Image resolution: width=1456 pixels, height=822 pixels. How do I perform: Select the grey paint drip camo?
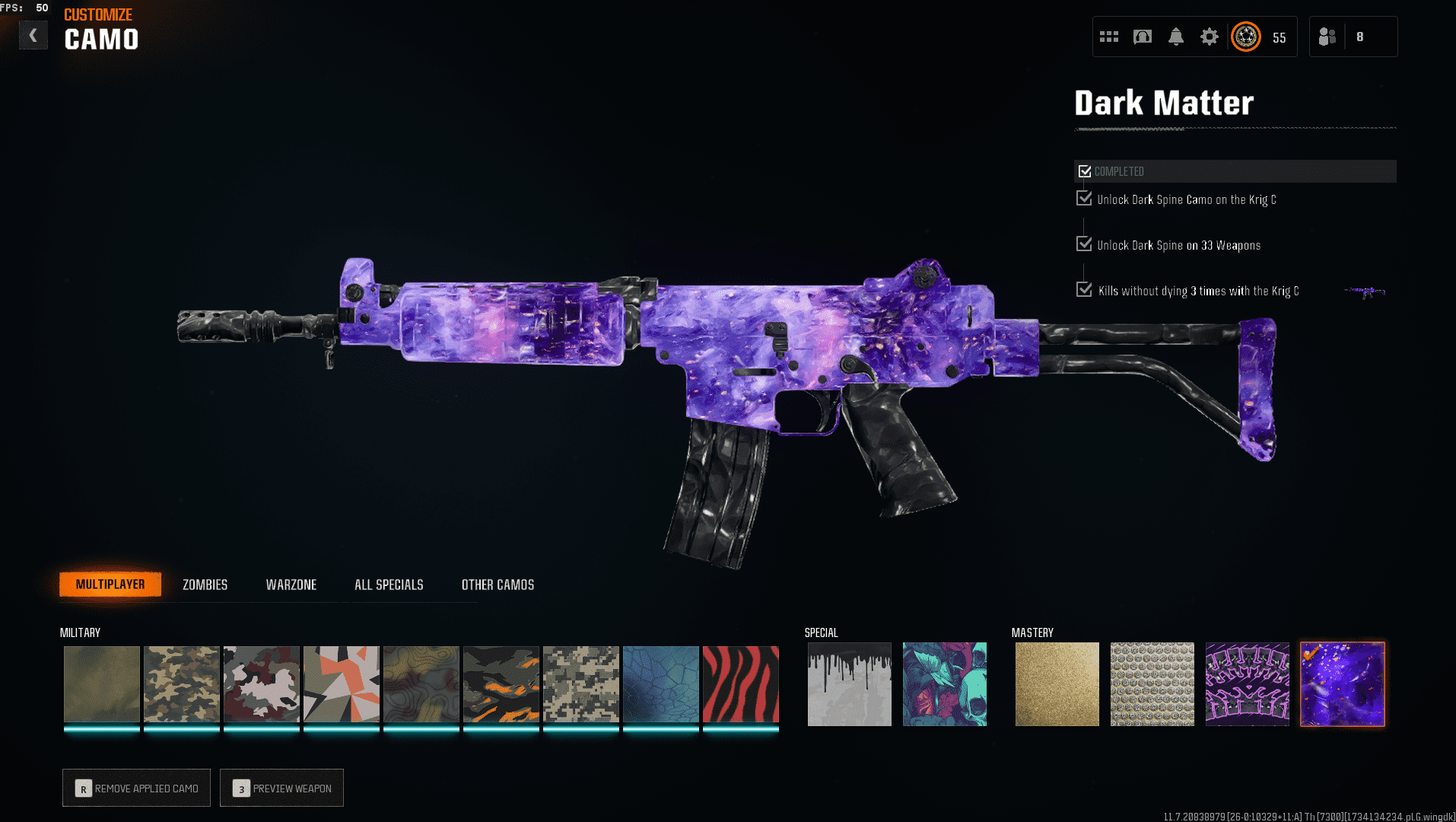tap(849, 684)
